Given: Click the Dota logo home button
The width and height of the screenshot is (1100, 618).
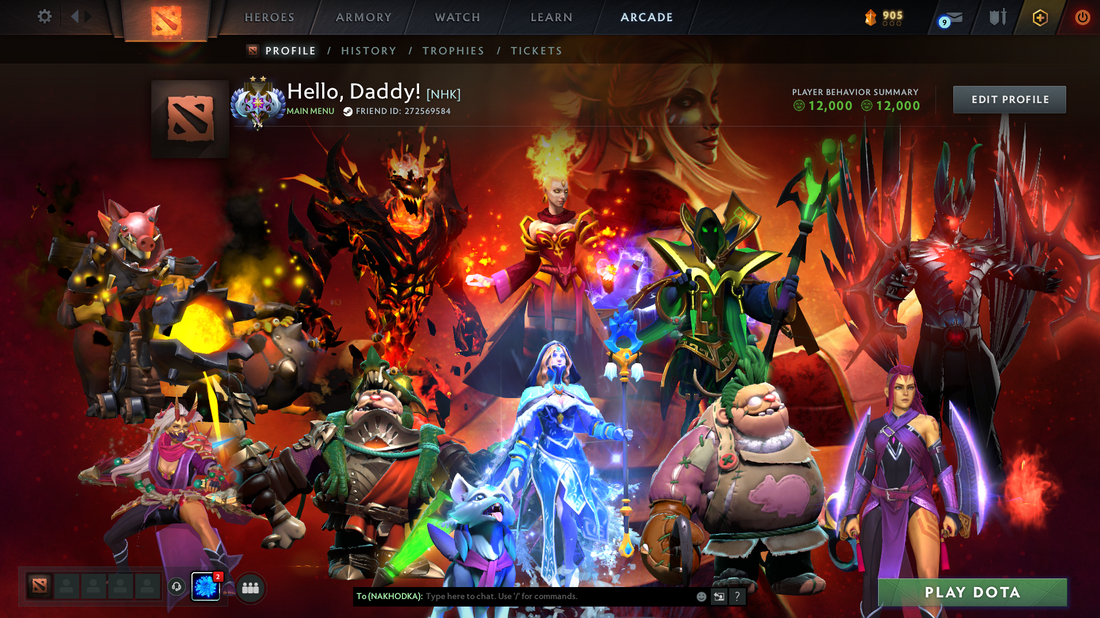Looking at the screenshot, I should pyautogui.click(x=166, y=20).
